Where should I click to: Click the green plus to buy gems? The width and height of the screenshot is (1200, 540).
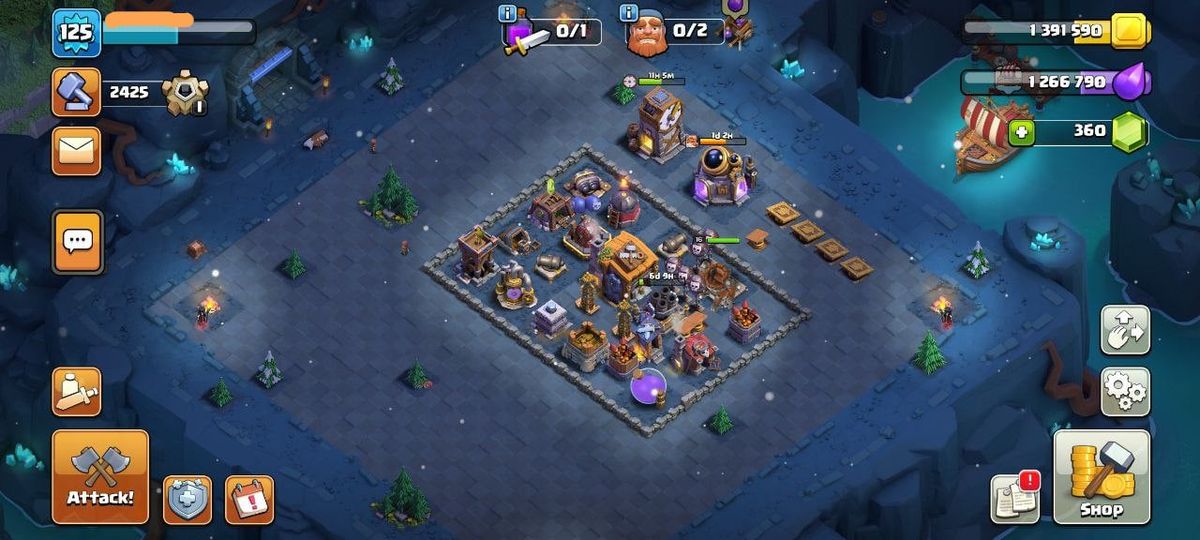(1021, 132)
